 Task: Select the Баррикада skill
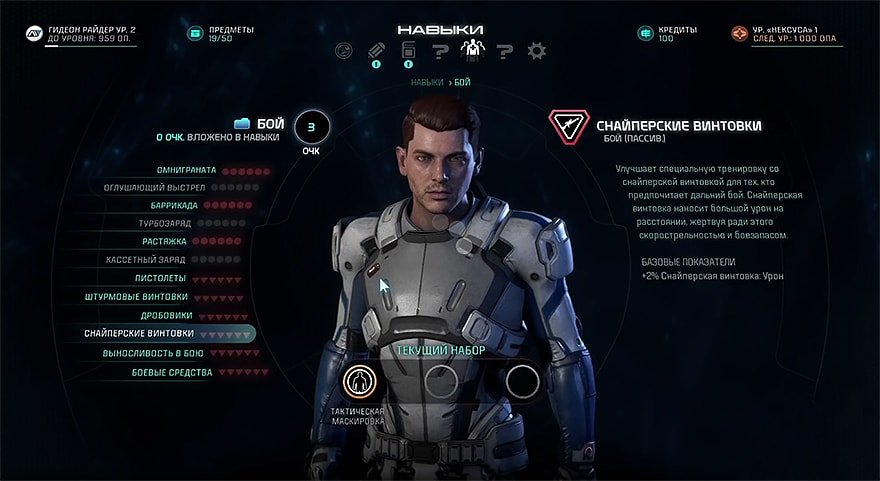173,205
